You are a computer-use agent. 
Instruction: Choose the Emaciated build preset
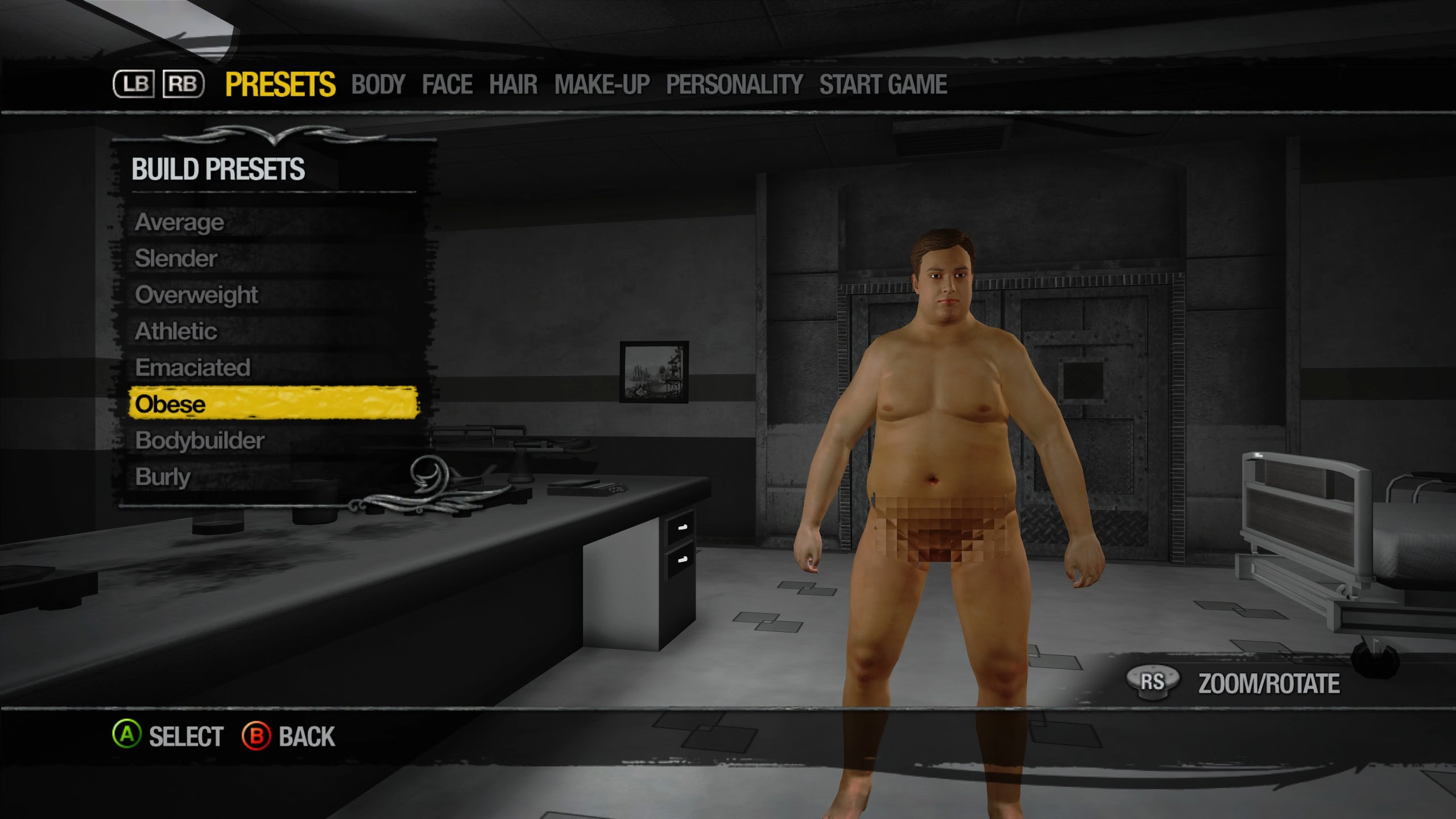[x=193, y=368]
